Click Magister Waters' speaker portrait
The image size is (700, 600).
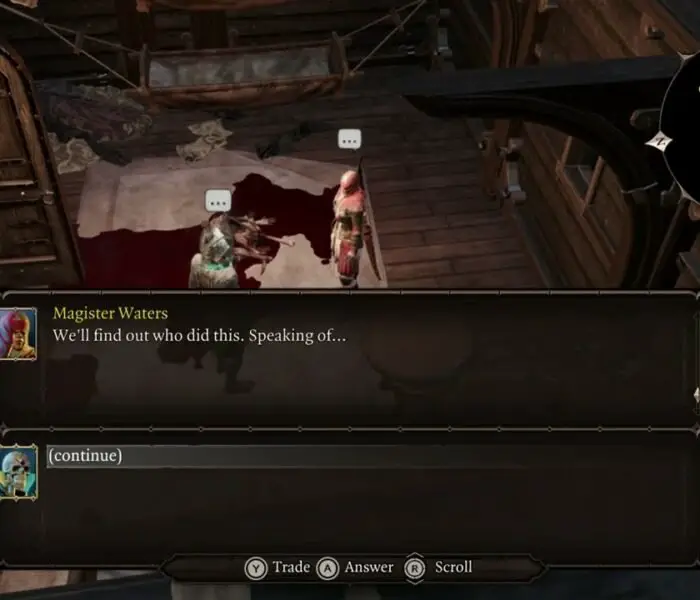coord(19,332)
